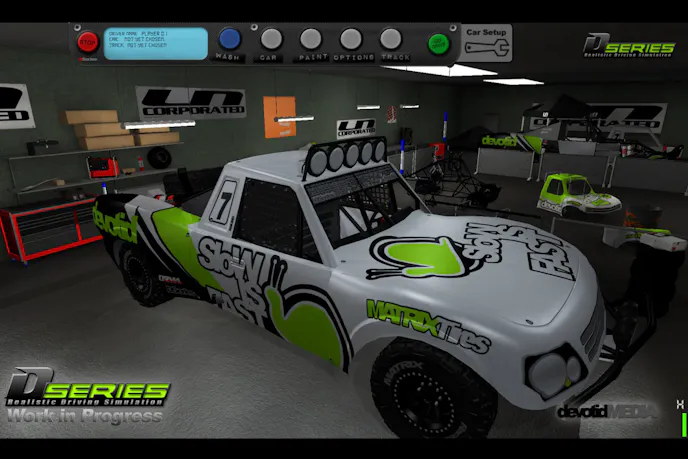Pick a Track with the Track button
The image size is (688, 459).
click(x=391, y=40)
